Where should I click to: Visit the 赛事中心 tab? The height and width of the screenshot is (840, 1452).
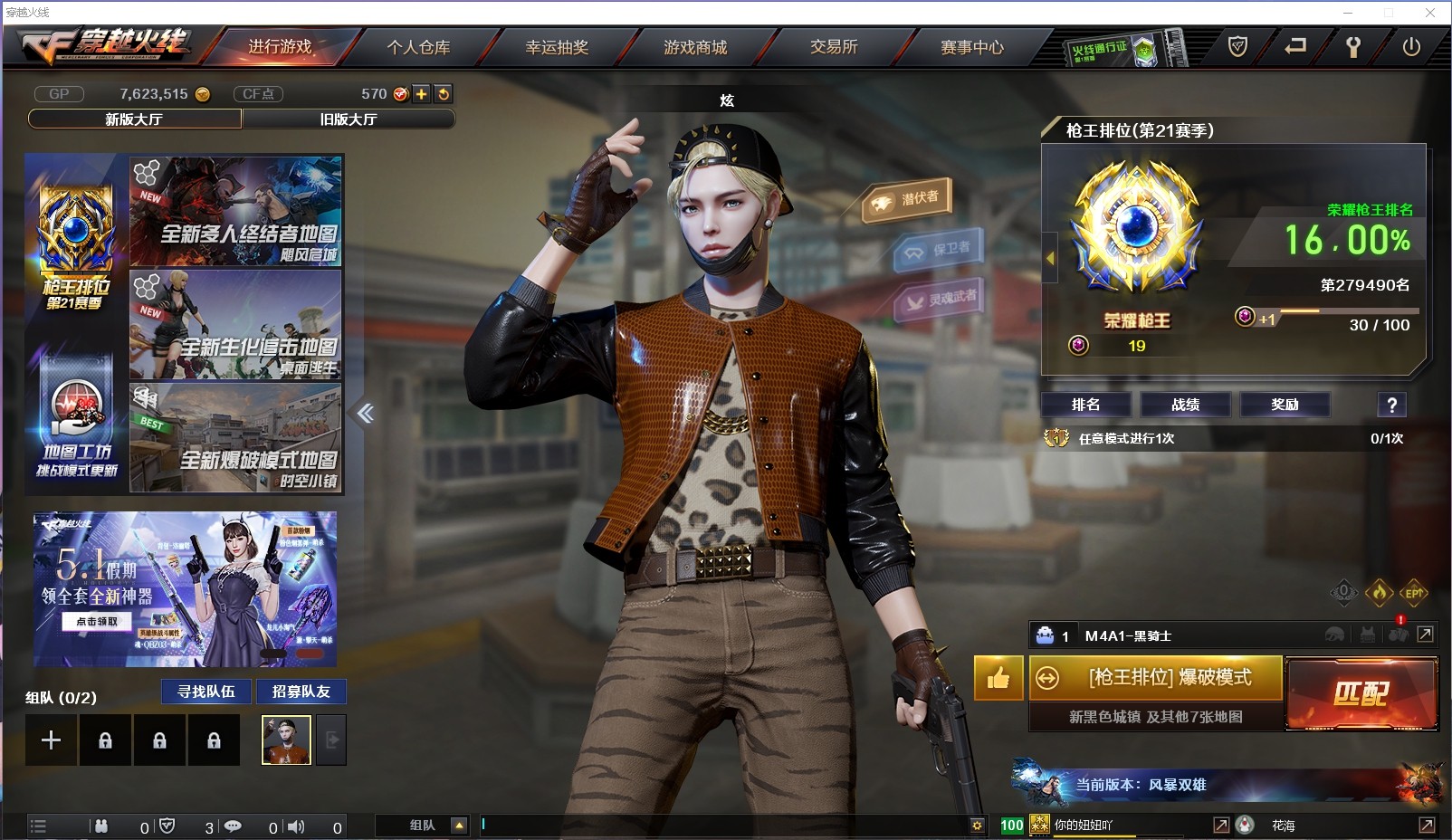pyautogui.click(x=972, y=47)
